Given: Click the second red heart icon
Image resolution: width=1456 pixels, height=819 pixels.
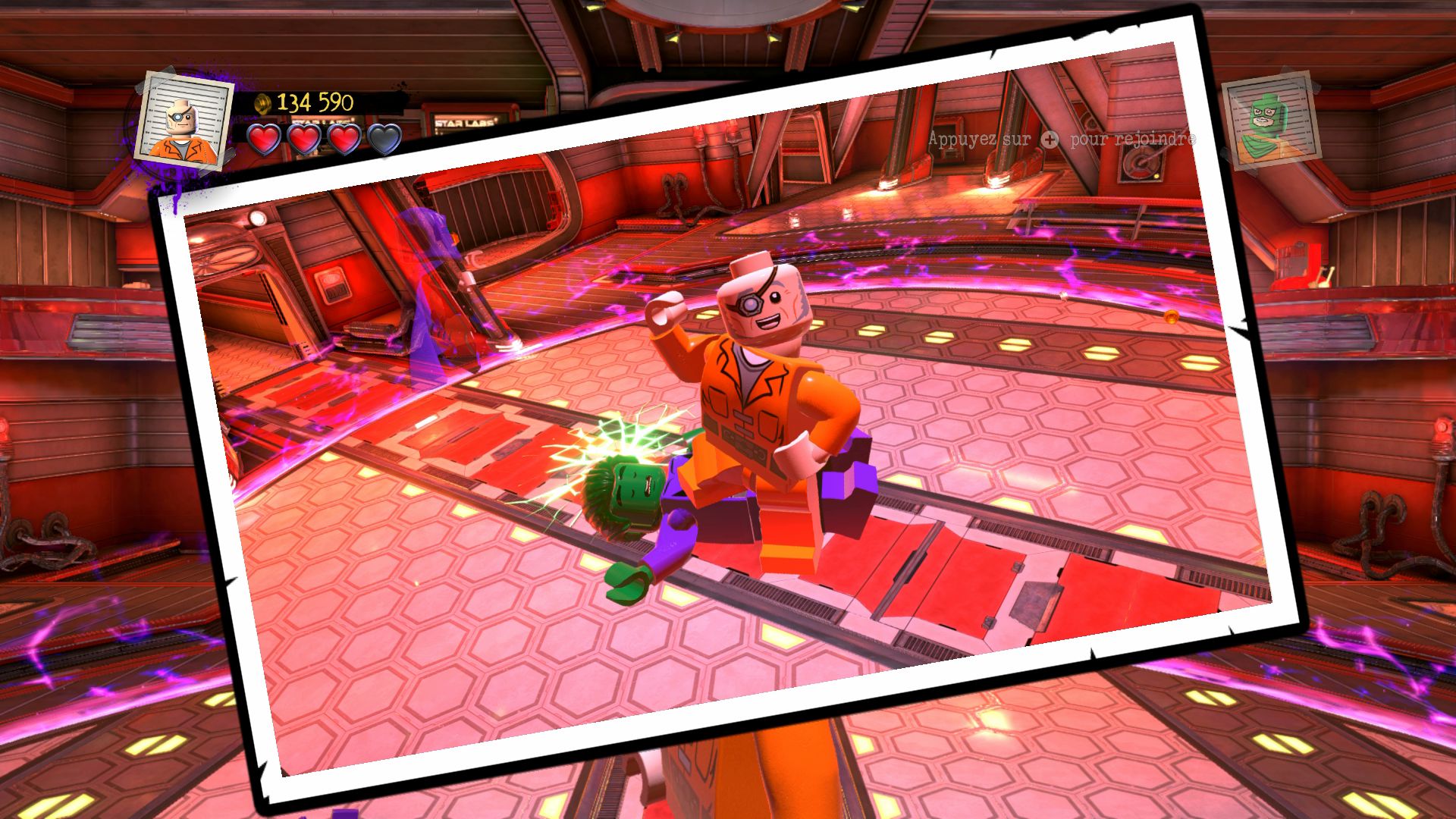Looking at the screenshot, I should click(x=304, y=139).
